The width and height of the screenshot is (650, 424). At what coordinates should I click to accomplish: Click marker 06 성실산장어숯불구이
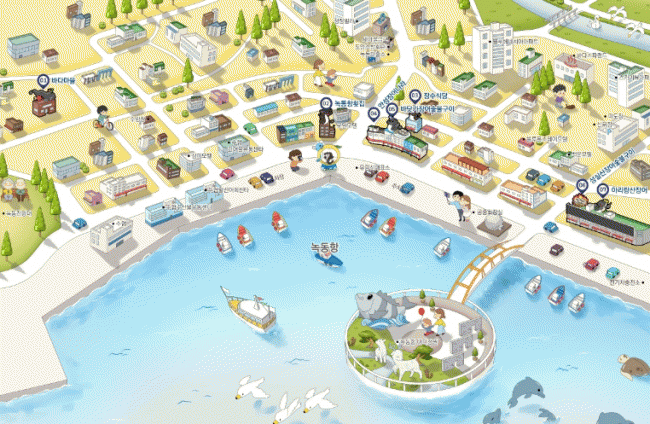click(582, 186)
